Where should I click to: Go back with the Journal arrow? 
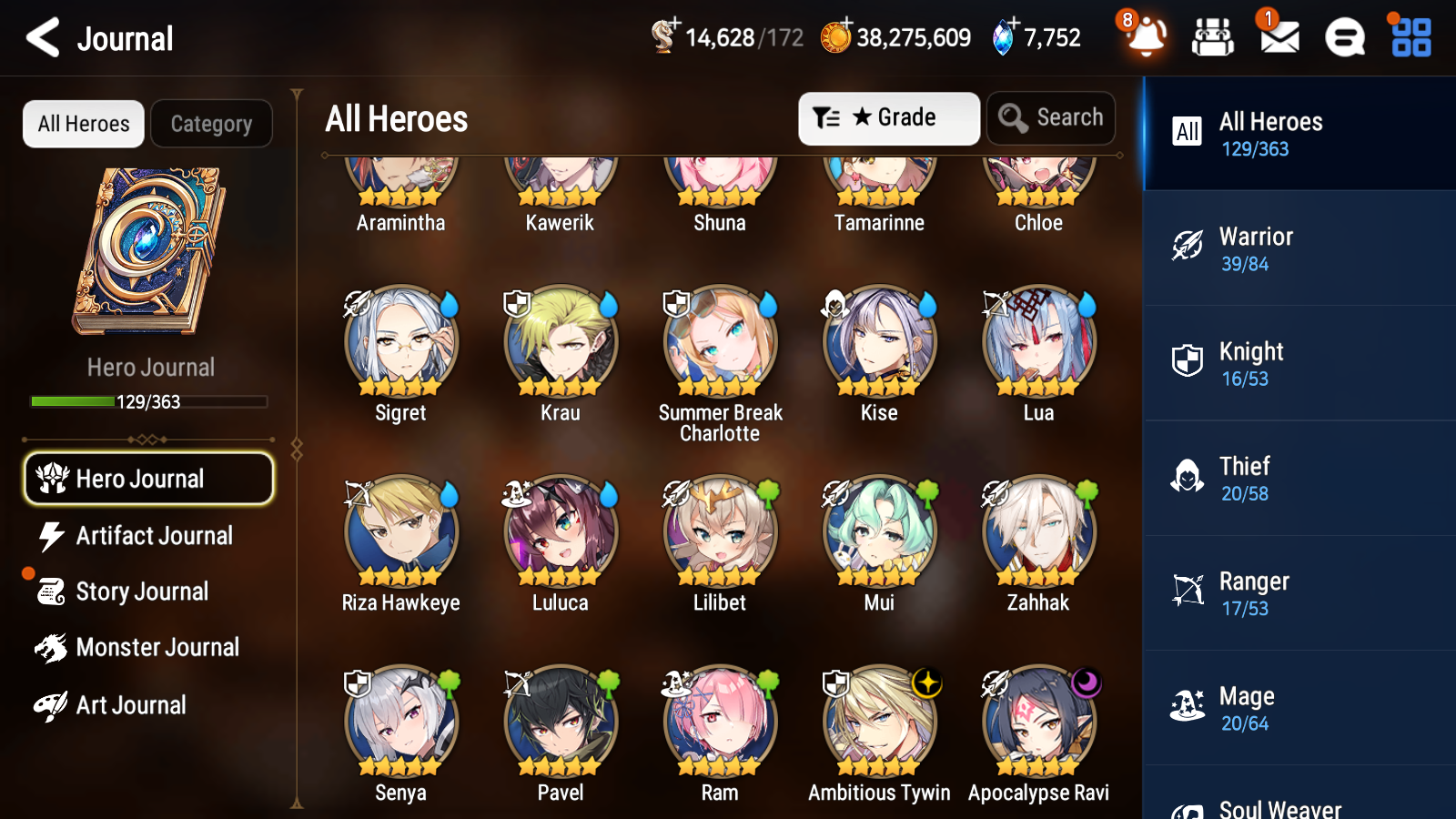coord(41,38)
